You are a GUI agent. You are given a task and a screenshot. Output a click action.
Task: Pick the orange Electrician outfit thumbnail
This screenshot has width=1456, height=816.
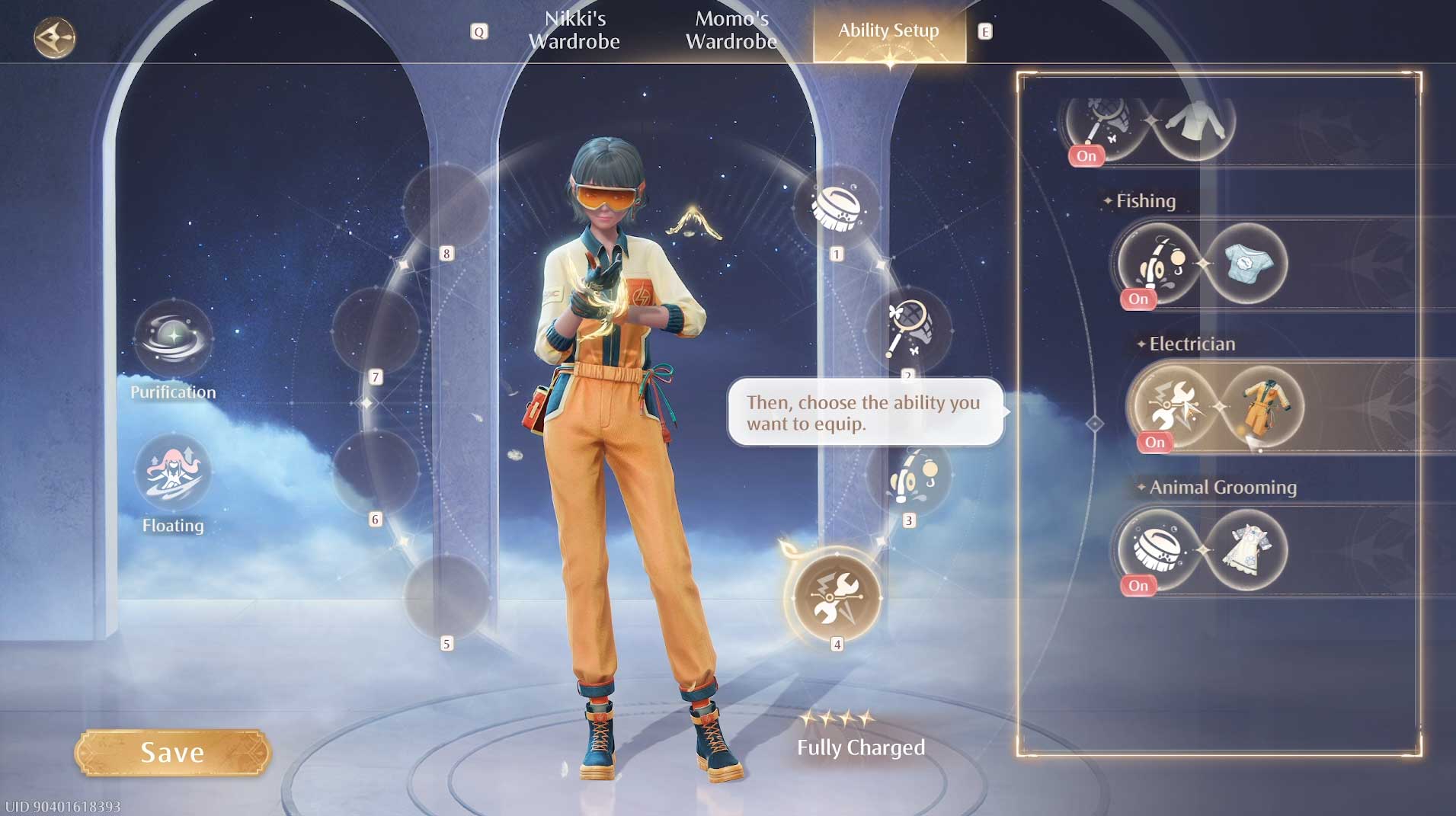[x=1262, y=406]
